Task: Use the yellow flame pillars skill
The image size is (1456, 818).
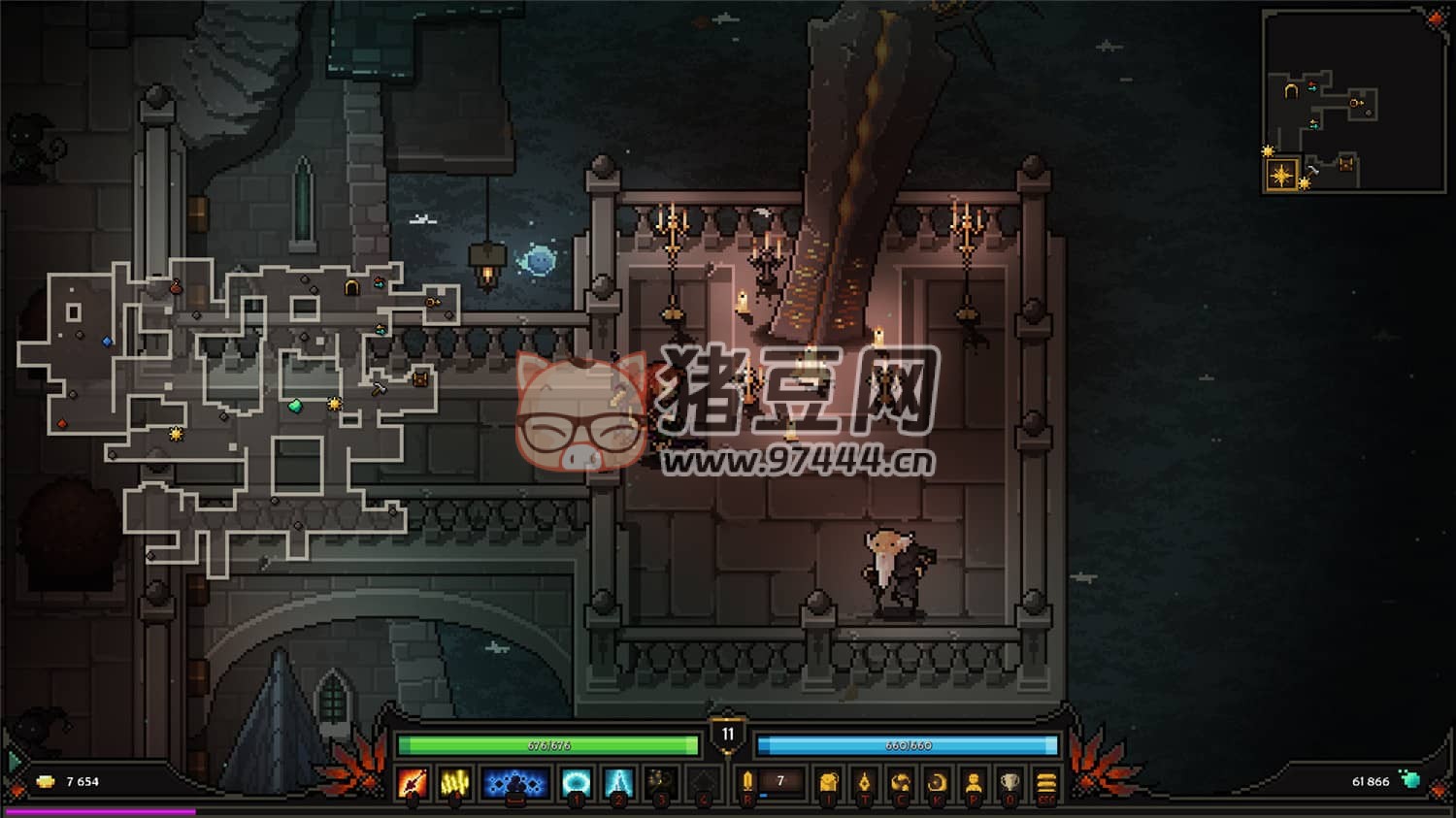Action: [x=455, y=782]
